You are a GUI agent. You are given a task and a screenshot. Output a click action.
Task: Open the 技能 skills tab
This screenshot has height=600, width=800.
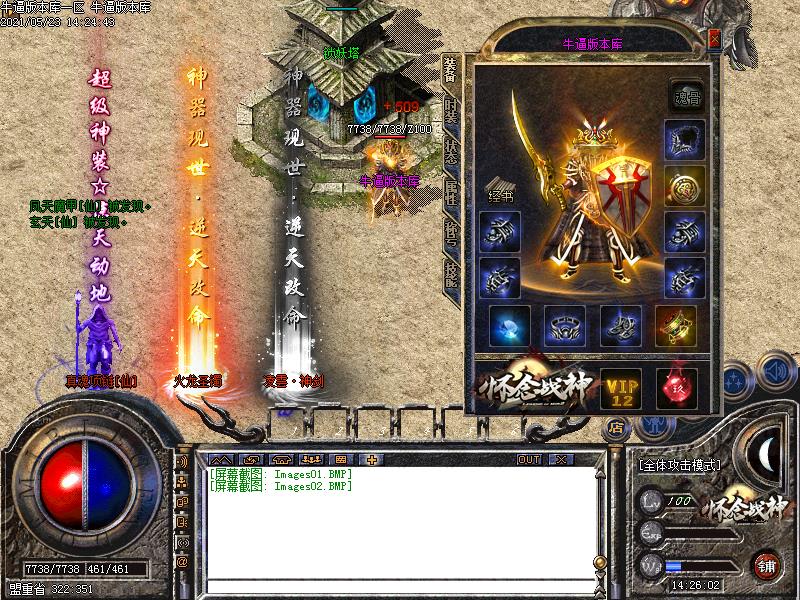click(451, 272)
